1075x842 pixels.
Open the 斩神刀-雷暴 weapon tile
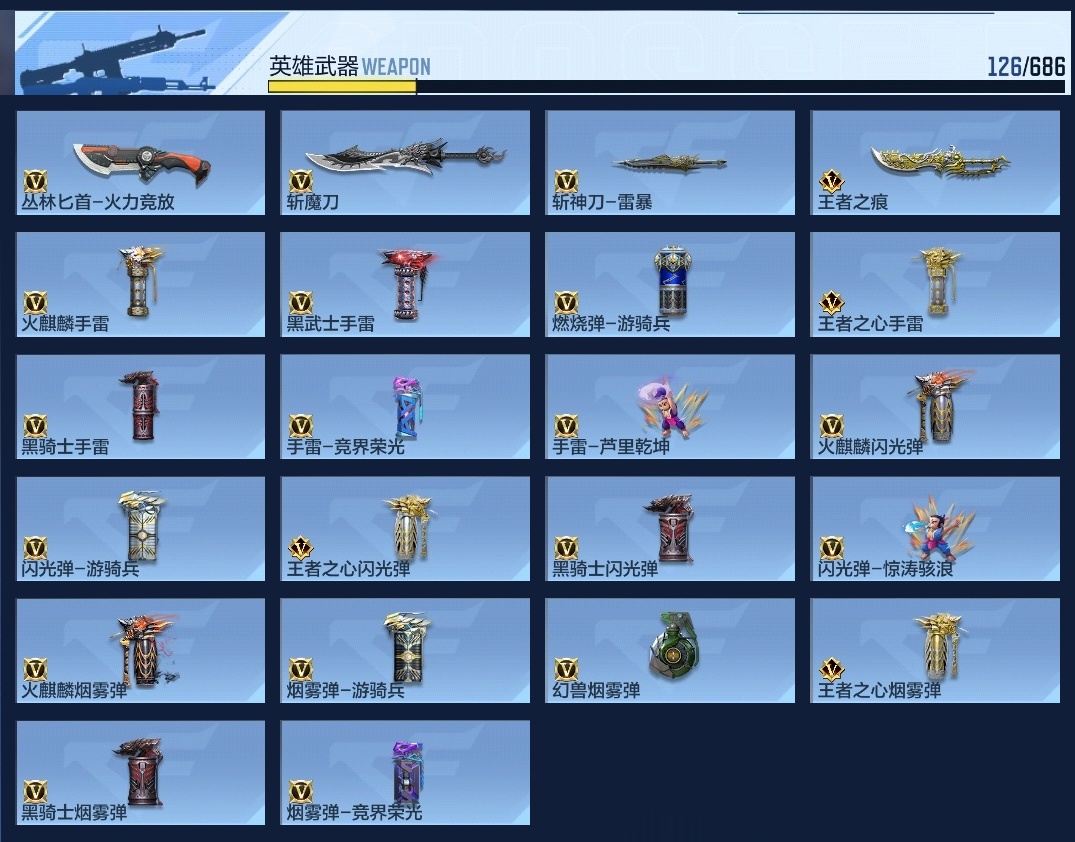point(670,162)
